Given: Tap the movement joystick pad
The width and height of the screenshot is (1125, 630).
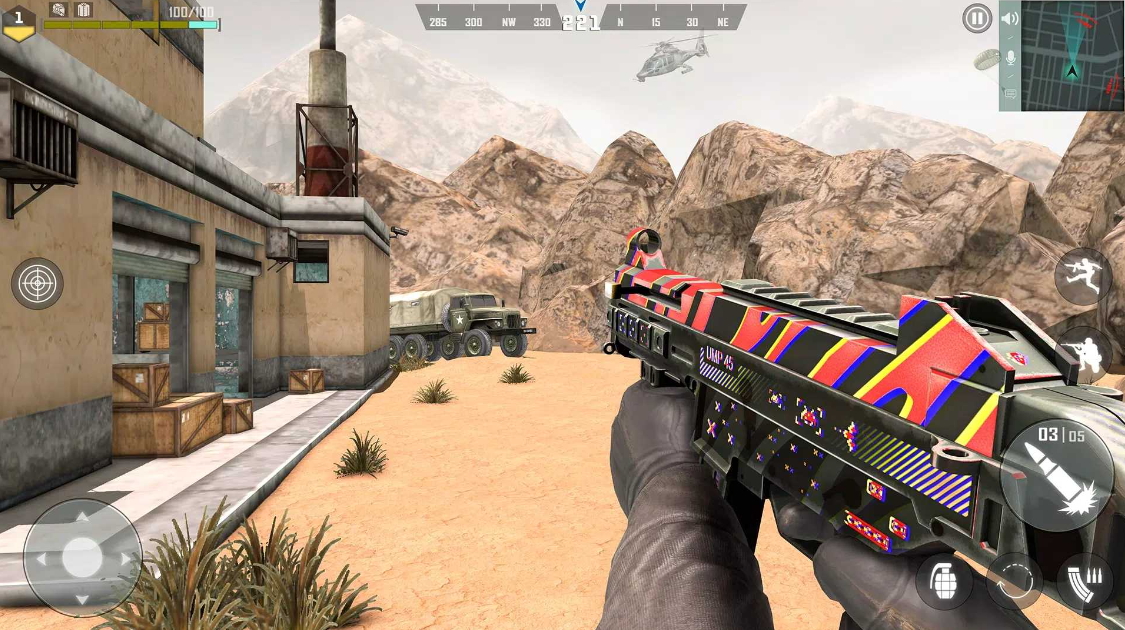Looking at the screenshot, I should (82, 557).
